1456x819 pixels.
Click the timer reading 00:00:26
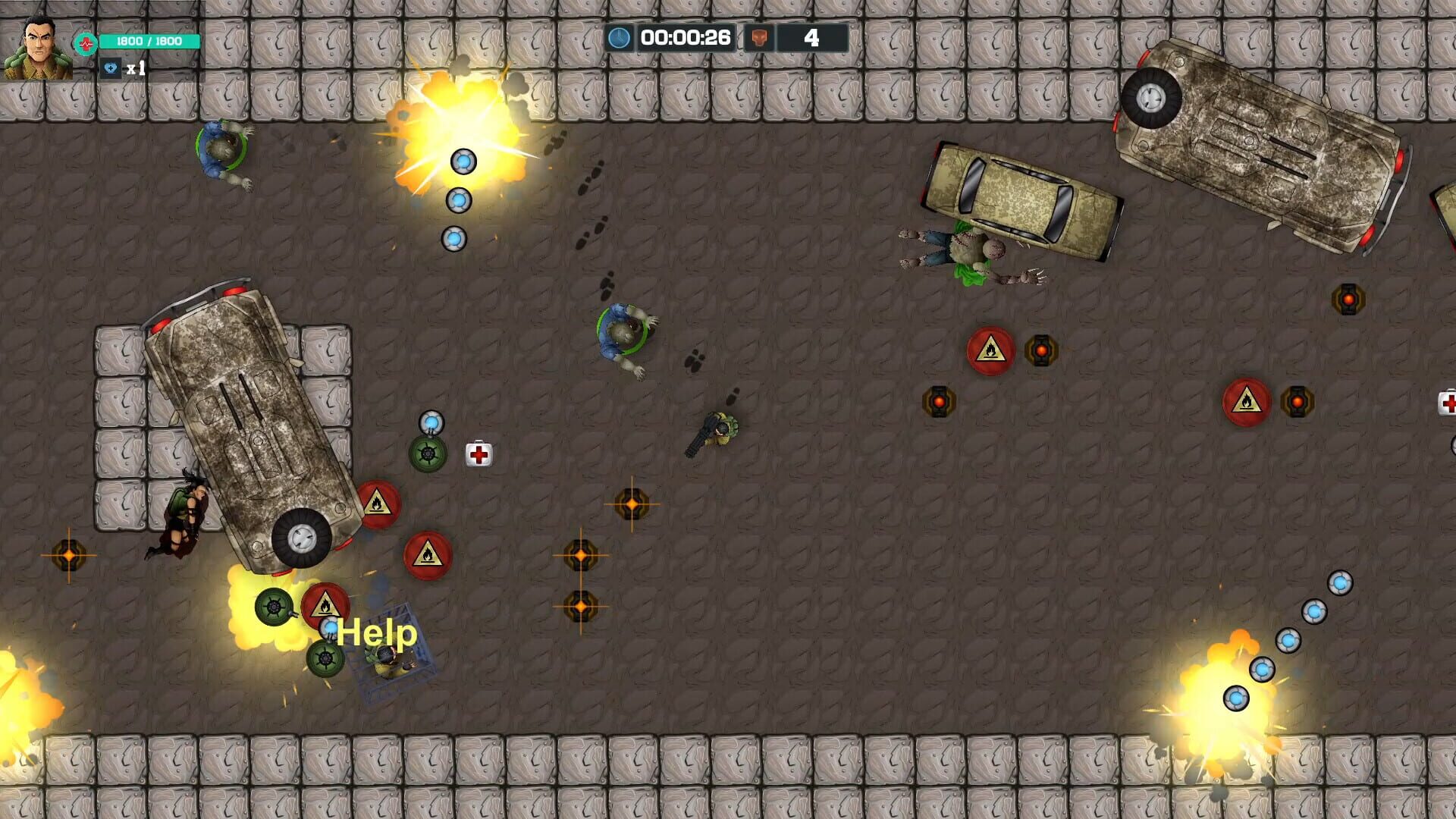point(685,35)
